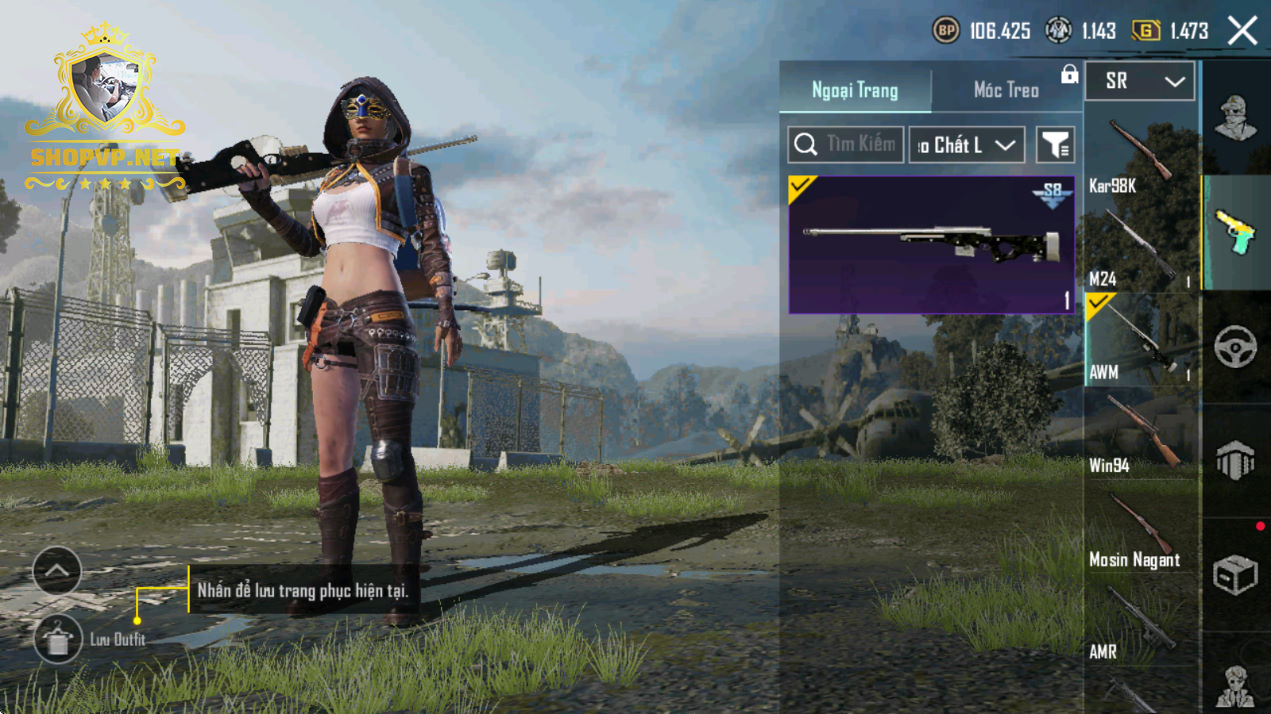Choose the AMR weapon entry
This screenshot has height=714, width=1271.
(1140, 622)
